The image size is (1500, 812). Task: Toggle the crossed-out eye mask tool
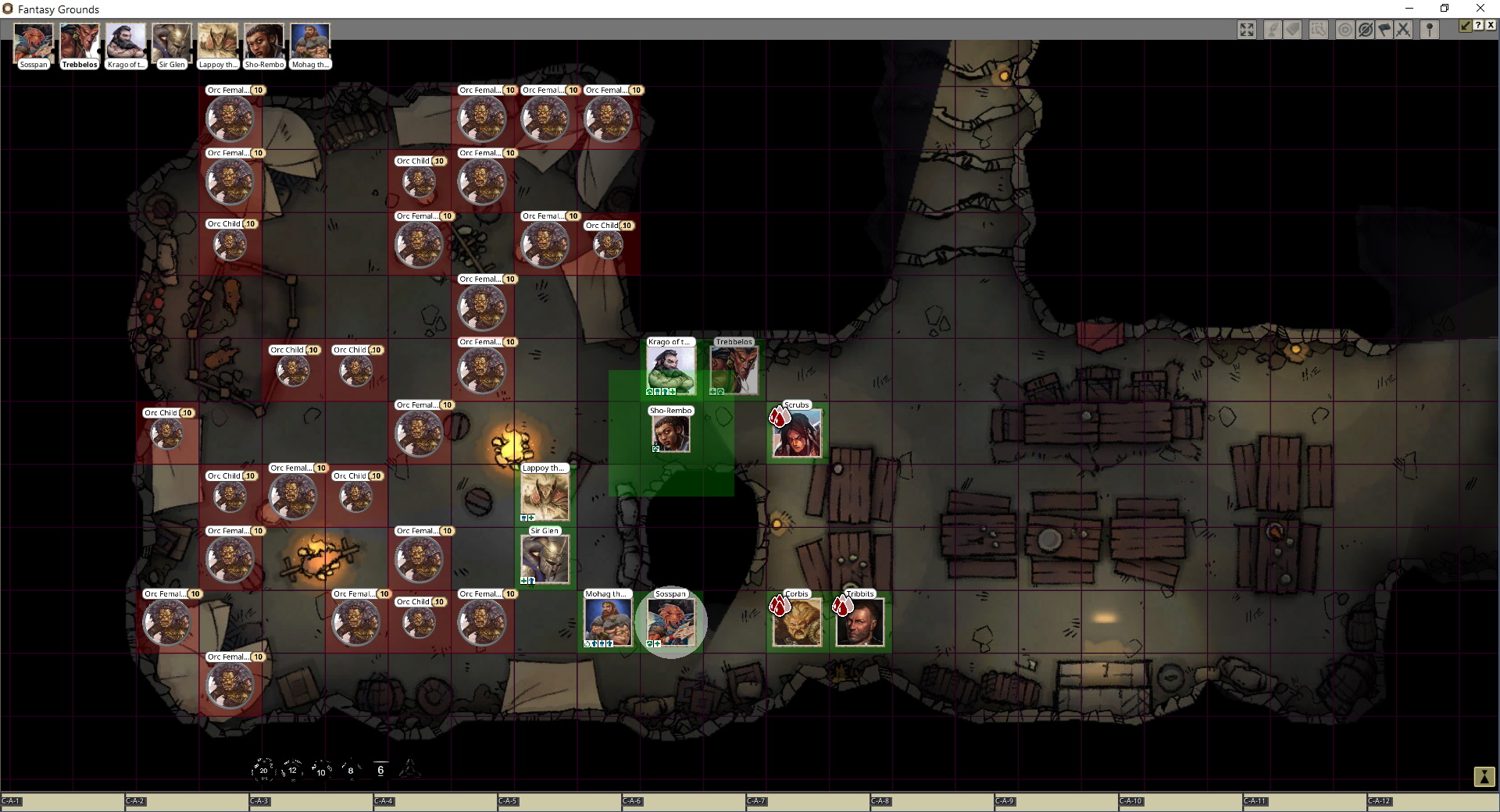point(1365,30)
